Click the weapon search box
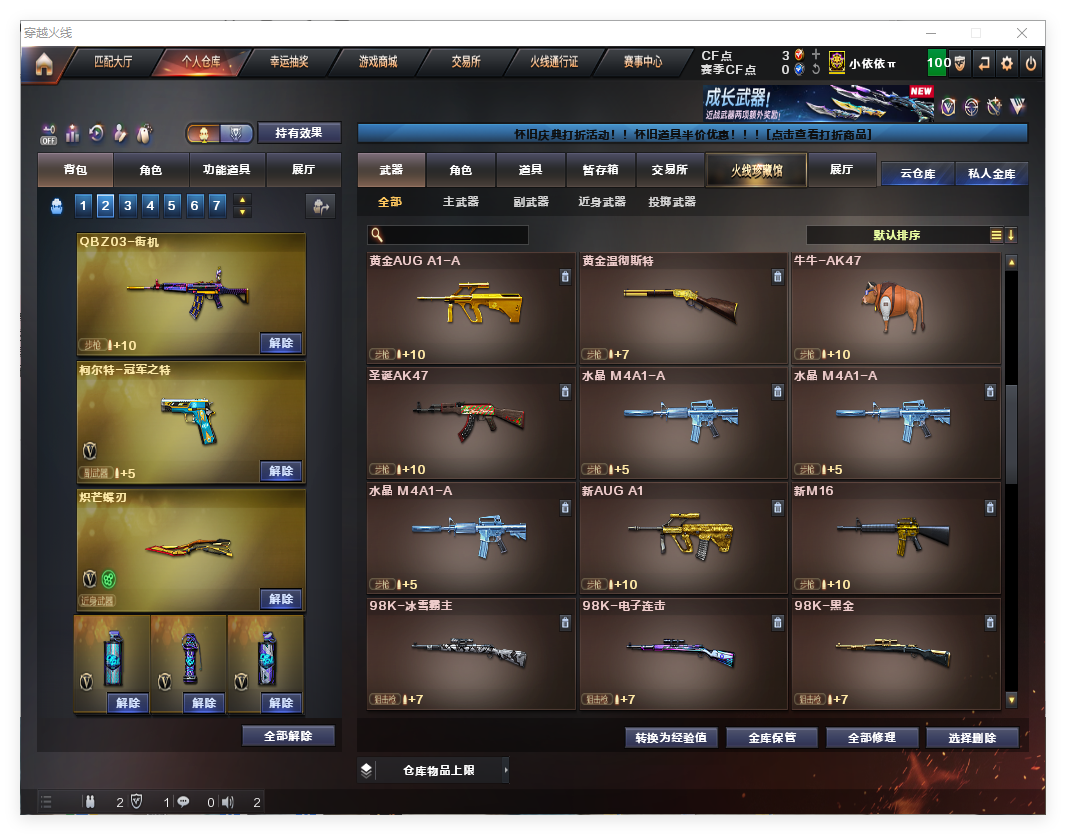1066x835 pixels. [455, 235]
